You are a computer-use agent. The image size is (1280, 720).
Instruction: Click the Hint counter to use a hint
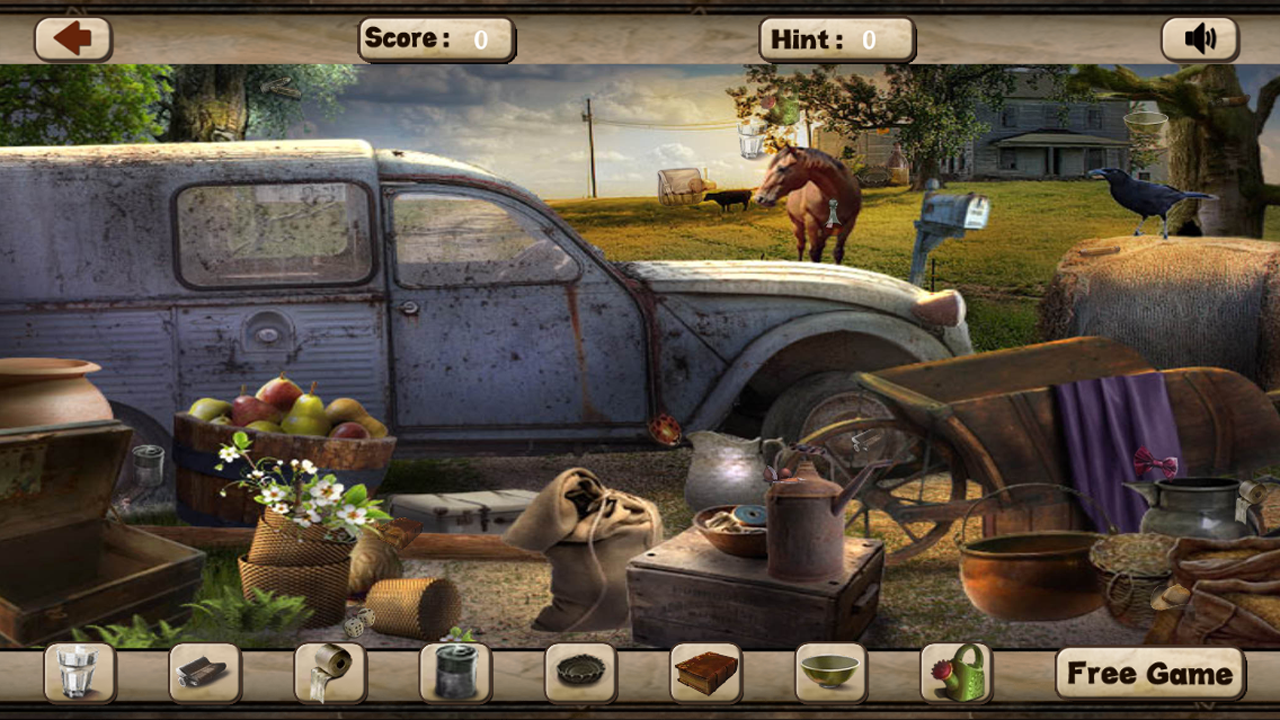[x=836, y=40]
